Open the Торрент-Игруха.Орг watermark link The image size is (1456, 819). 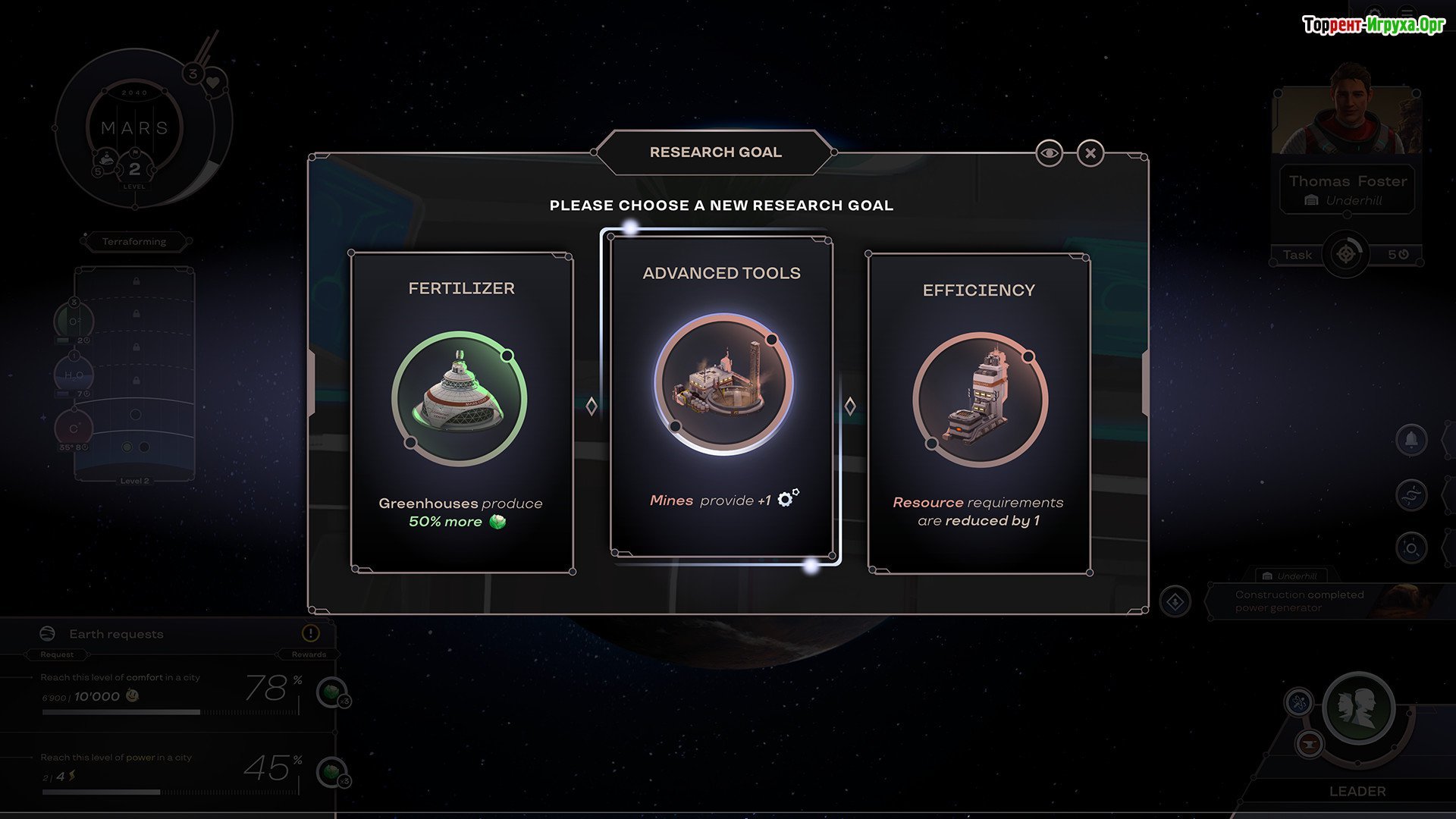[x=1373, y=25]
